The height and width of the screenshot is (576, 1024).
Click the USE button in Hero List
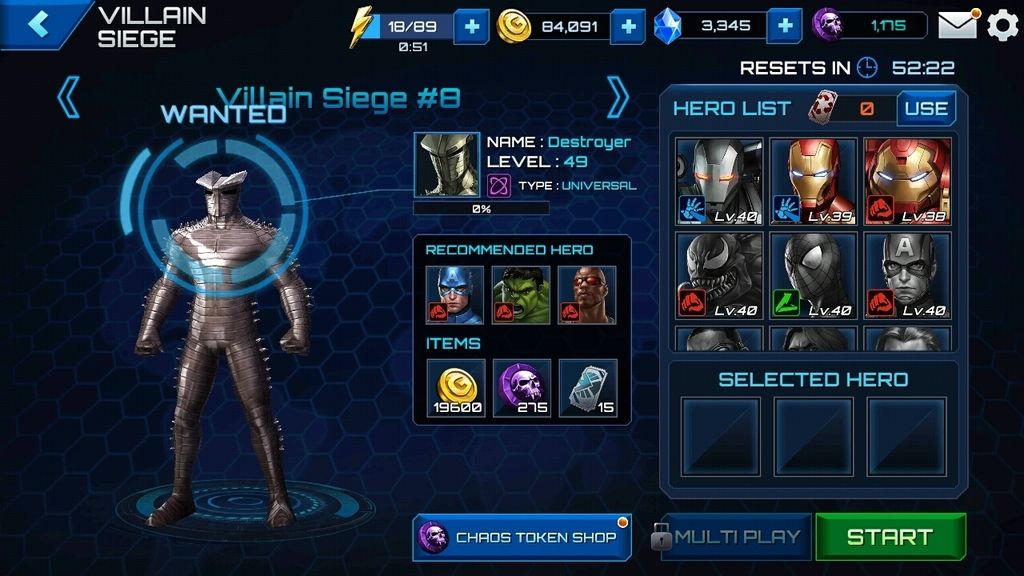tap(925, 109)
